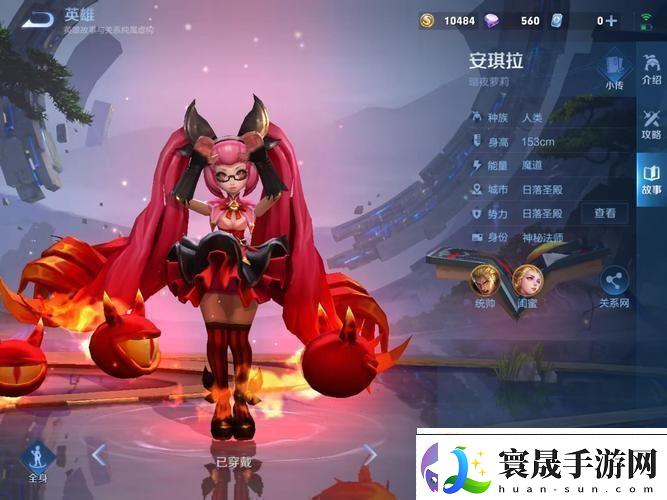Go back using the top-left arrow
667x500 pixels.
coord(36,19)
